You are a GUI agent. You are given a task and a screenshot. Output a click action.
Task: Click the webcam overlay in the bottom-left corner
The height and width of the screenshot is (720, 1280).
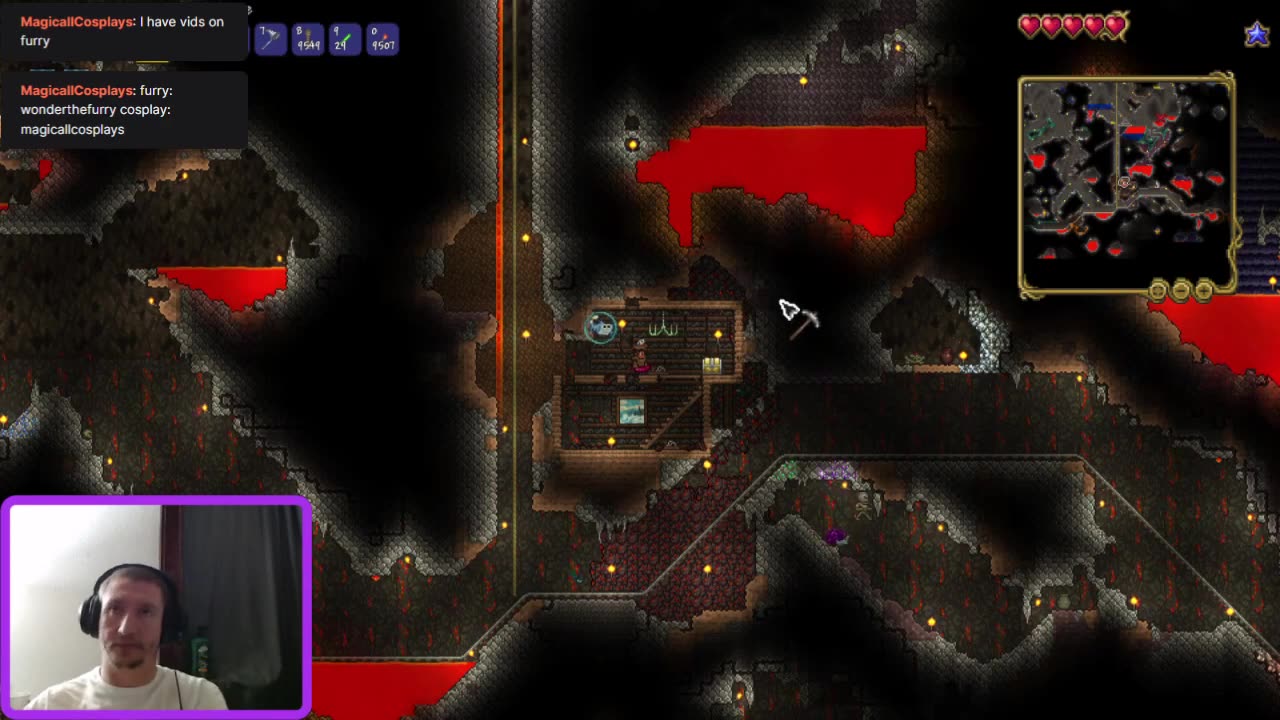coord(157,603)
